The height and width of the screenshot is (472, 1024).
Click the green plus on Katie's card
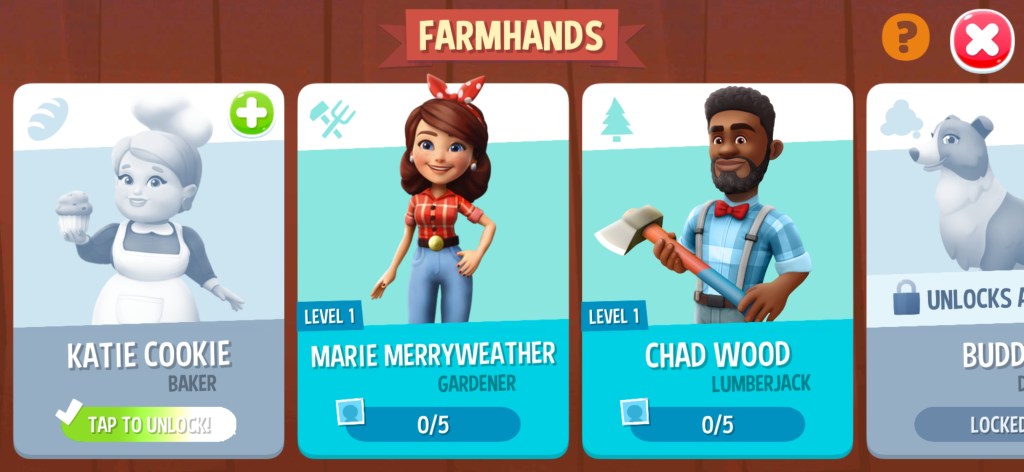(251, 114)
